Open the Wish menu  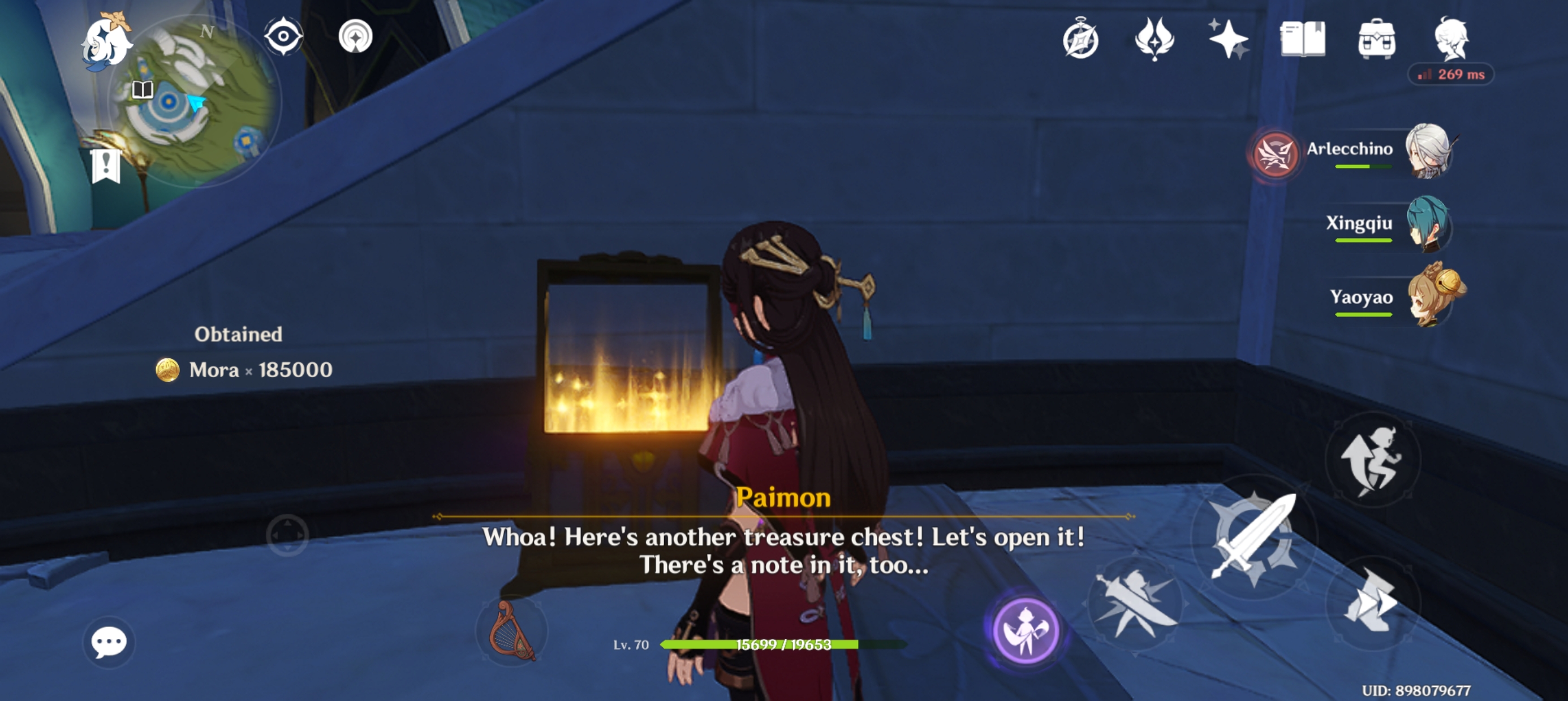click(1230, 41)
